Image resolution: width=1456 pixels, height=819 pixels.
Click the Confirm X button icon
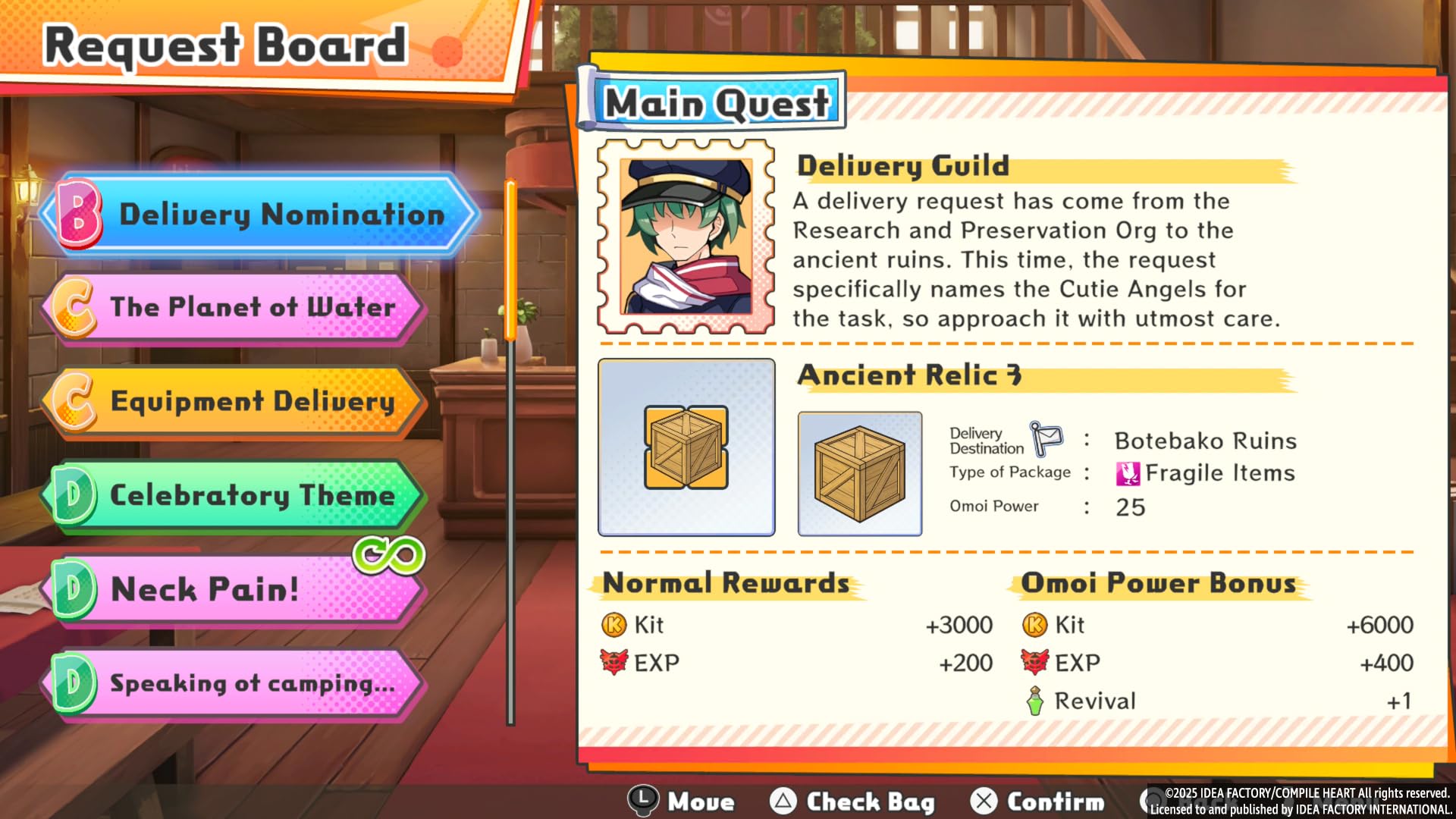(x=985, y=802)
